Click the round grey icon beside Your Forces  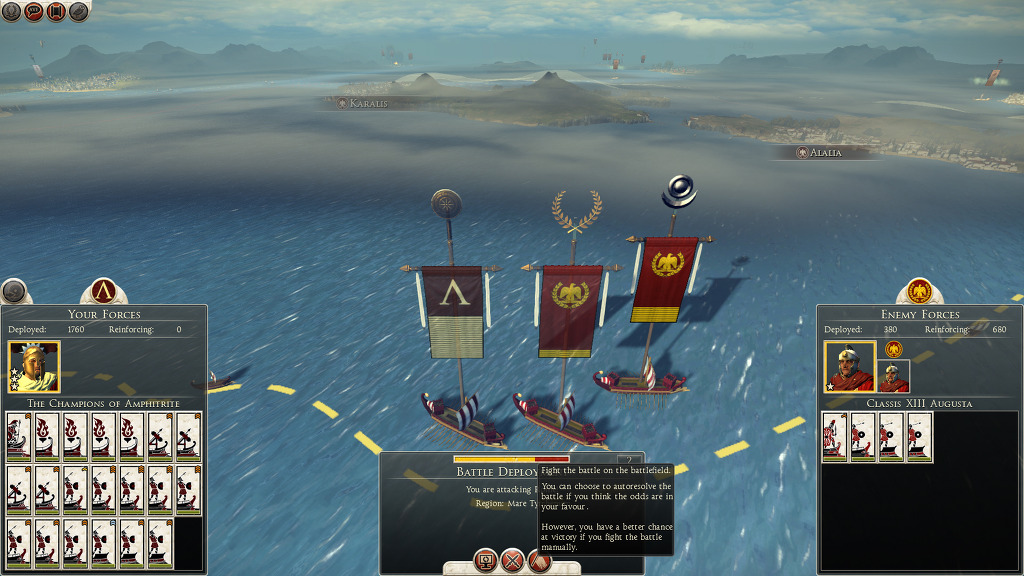[13, 292]
